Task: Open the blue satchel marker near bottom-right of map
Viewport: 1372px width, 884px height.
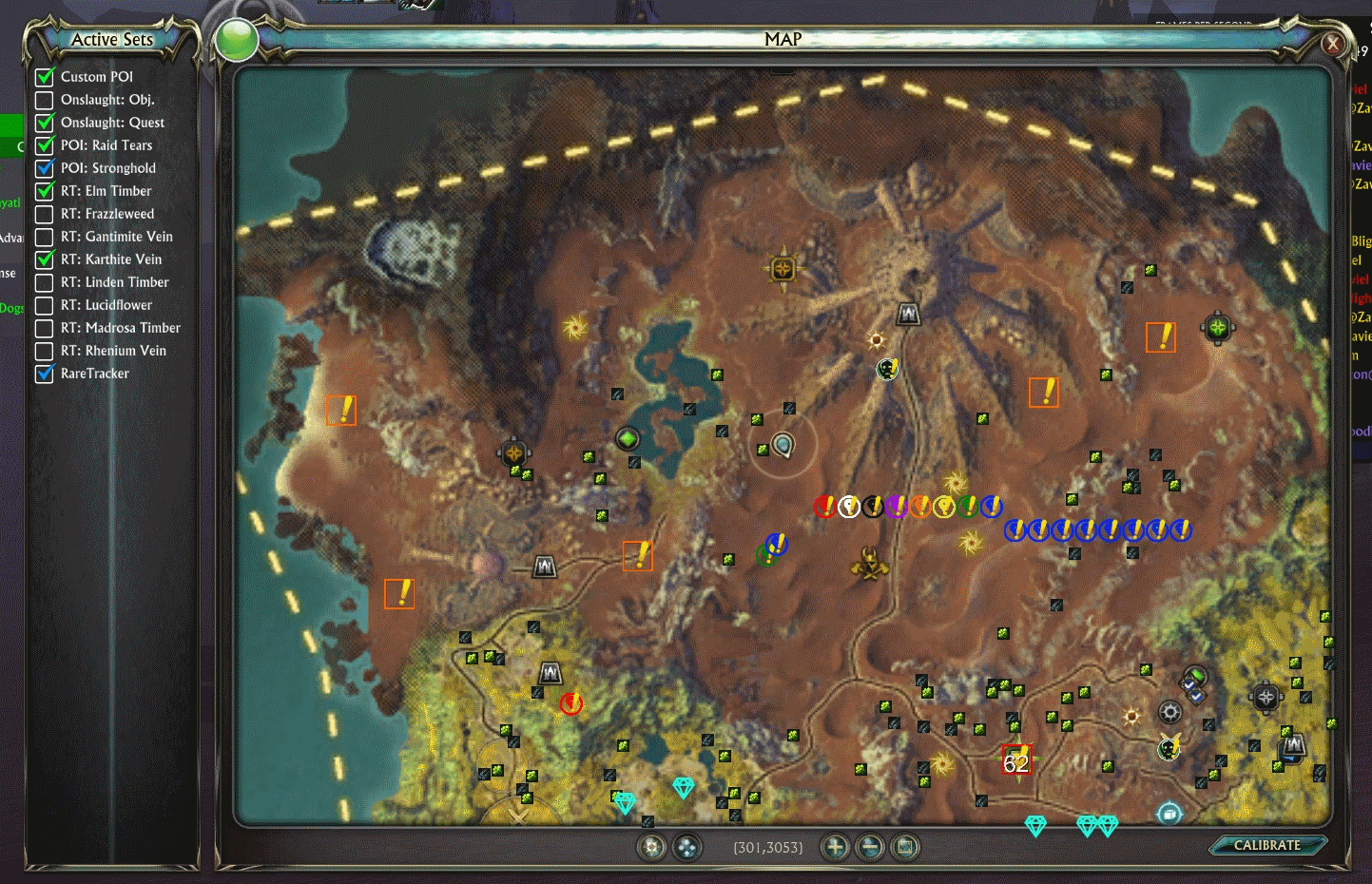Action: (x=1168, y=813)
